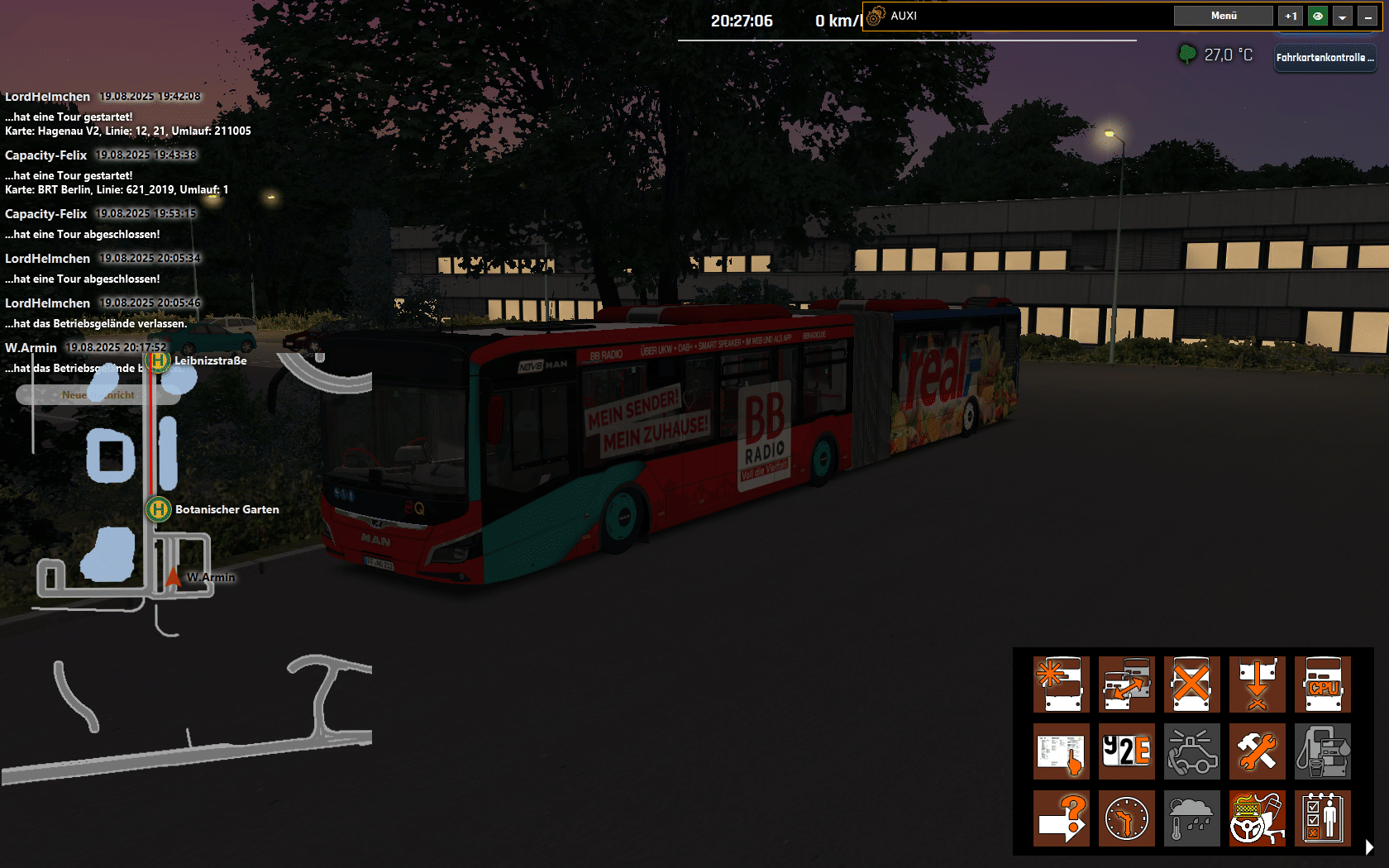Click the Neue Nachricht message field
Viewport: 1389px width, 868px height.
[98, 395]
